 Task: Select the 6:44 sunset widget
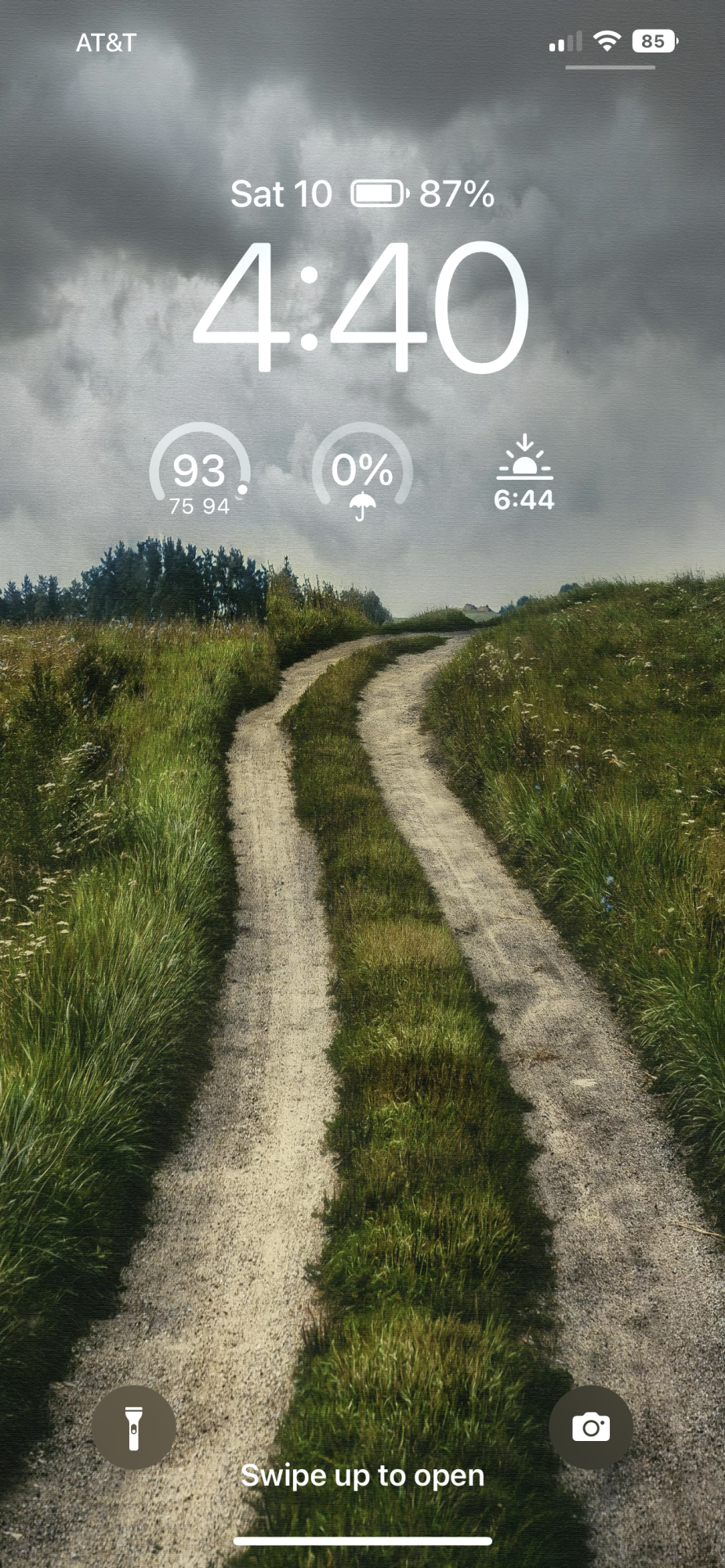(x=524, y=474)
